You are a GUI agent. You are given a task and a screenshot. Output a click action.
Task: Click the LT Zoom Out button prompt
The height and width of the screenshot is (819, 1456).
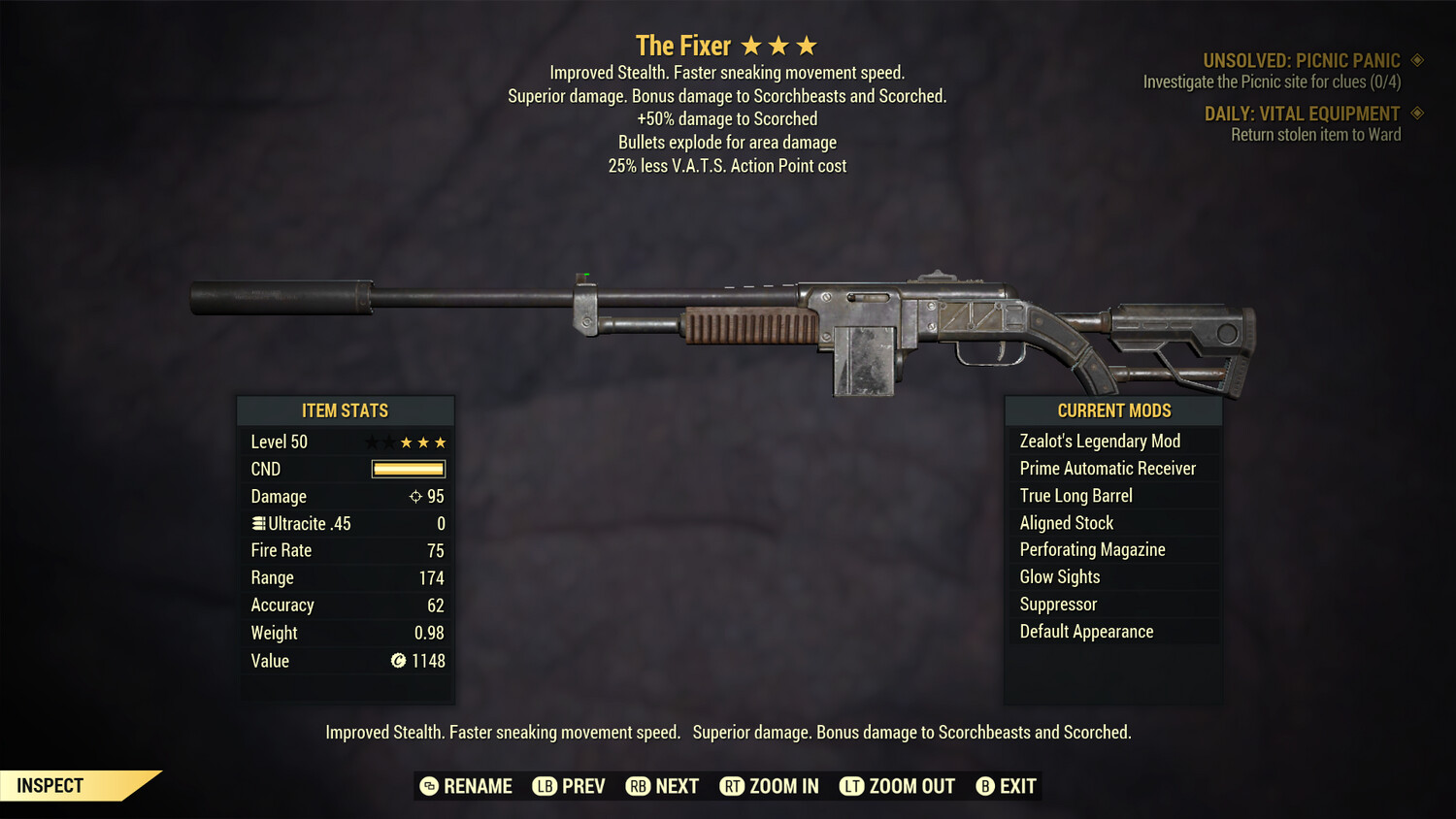tap(897, 786)
